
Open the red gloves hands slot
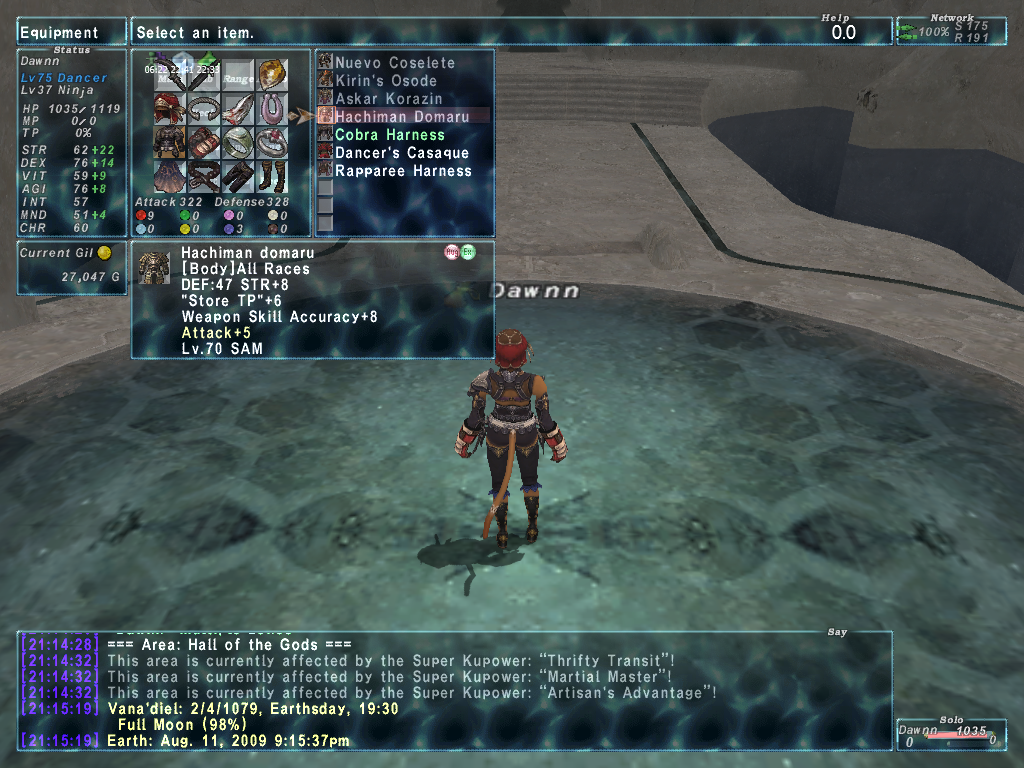(x=204, y=142)
